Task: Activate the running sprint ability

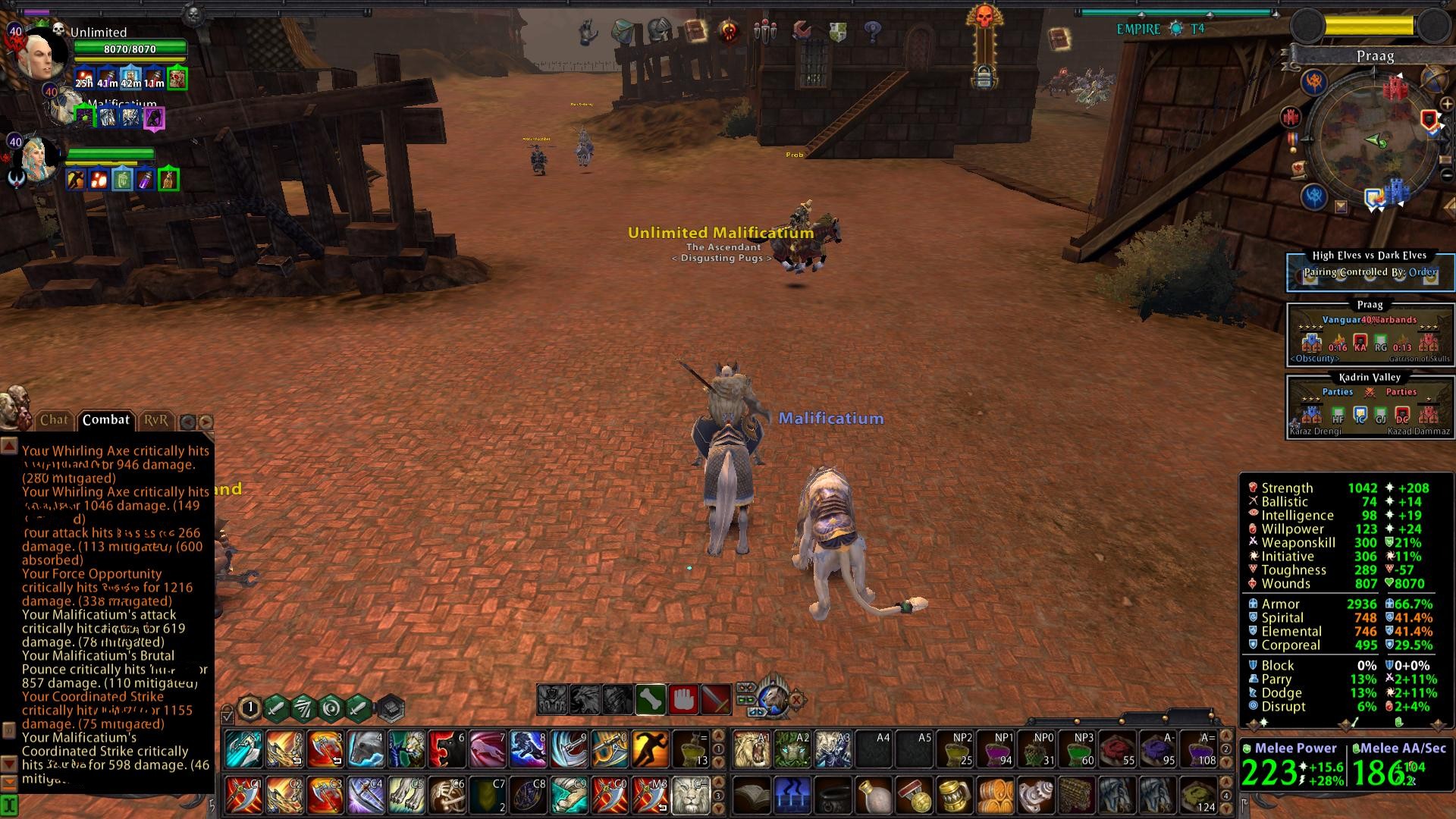Action: (x=650, y=748)
